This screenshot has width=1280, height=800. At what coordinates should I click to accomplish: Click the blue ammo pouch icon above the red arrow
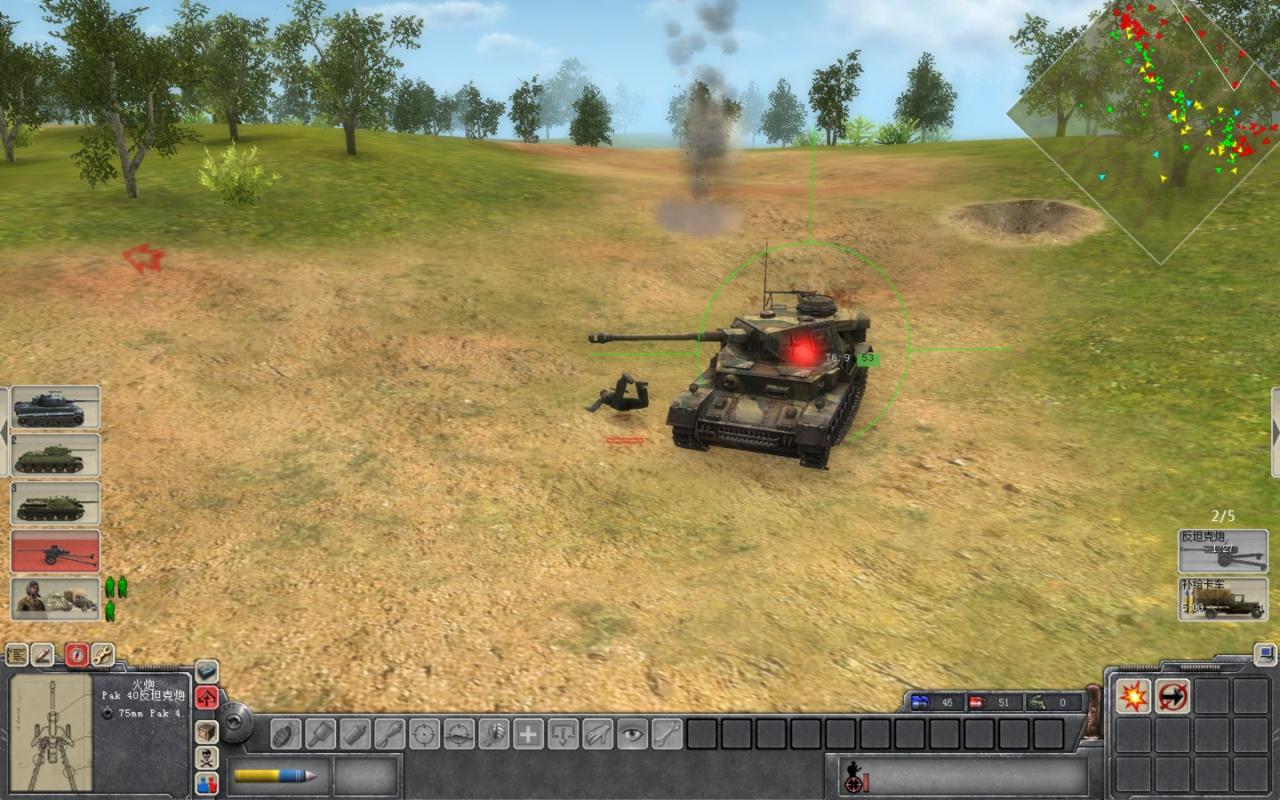click(207, 670)
